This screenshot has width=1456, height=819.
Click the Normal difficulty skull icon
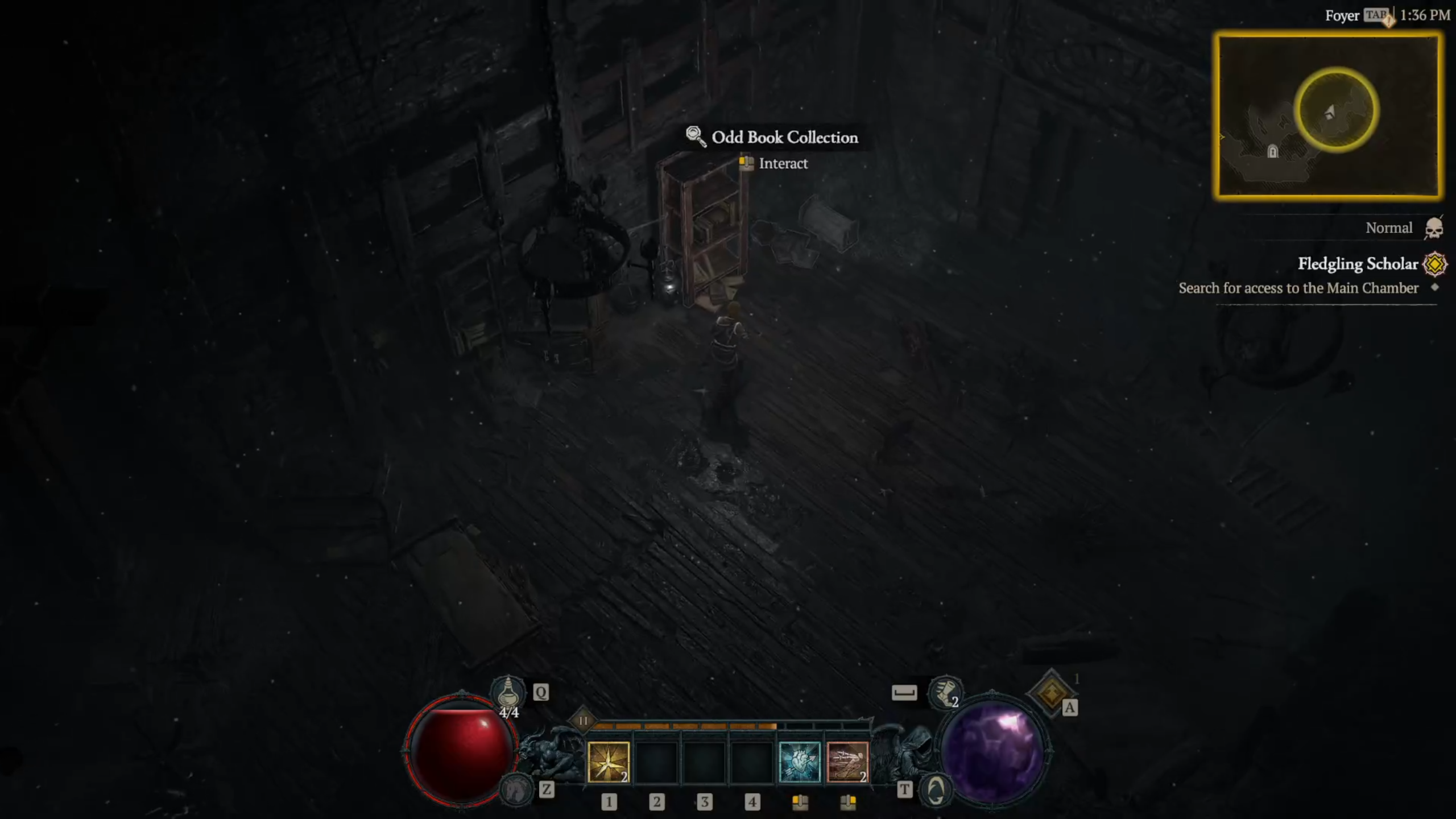1434,228
